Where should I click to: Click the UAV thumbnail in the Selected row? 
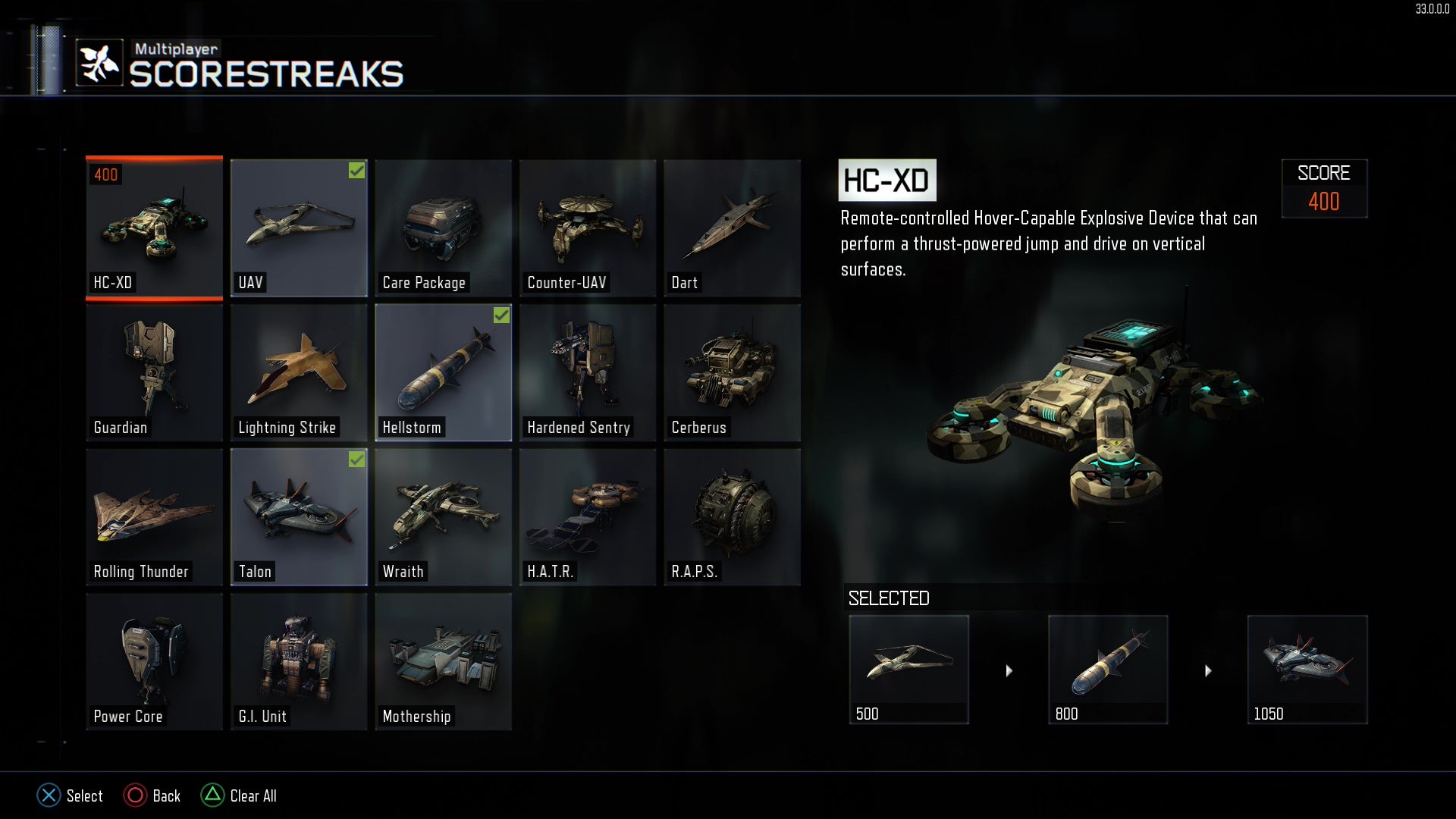[x=908, y=669]
